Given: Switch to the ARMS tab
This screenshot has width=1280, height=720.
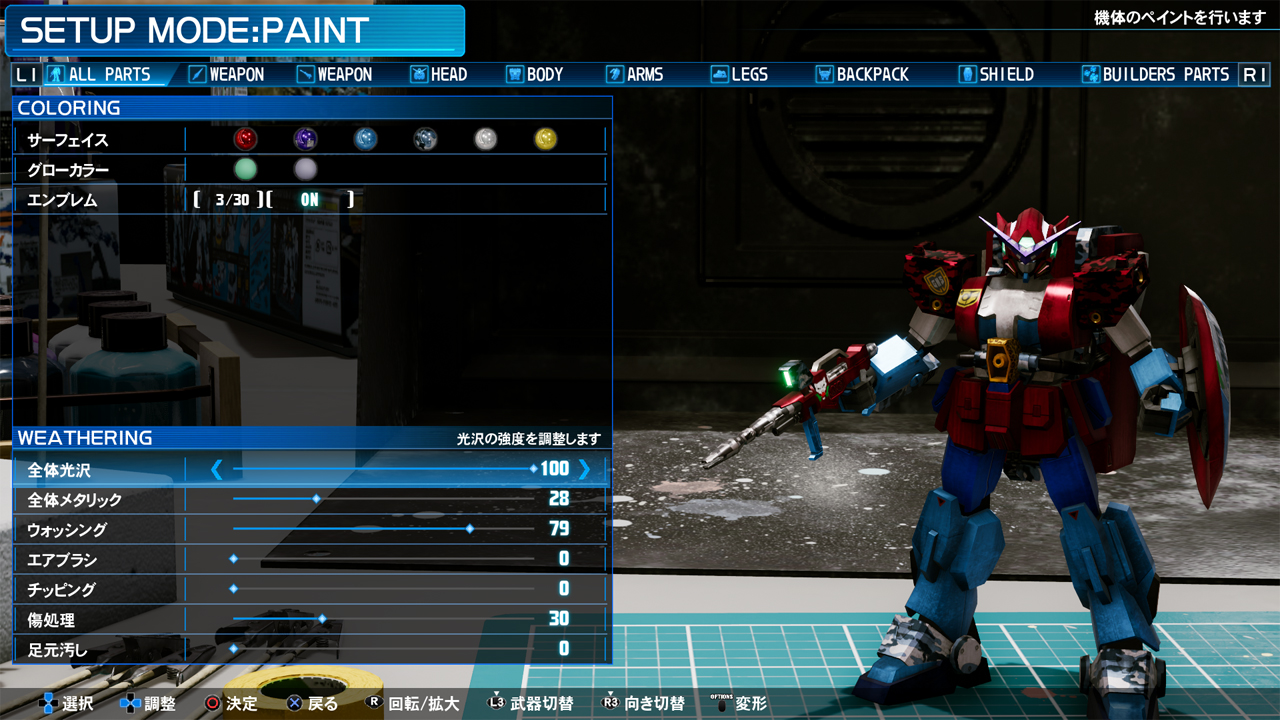Looking at the screenshot, I should [635, 74].
